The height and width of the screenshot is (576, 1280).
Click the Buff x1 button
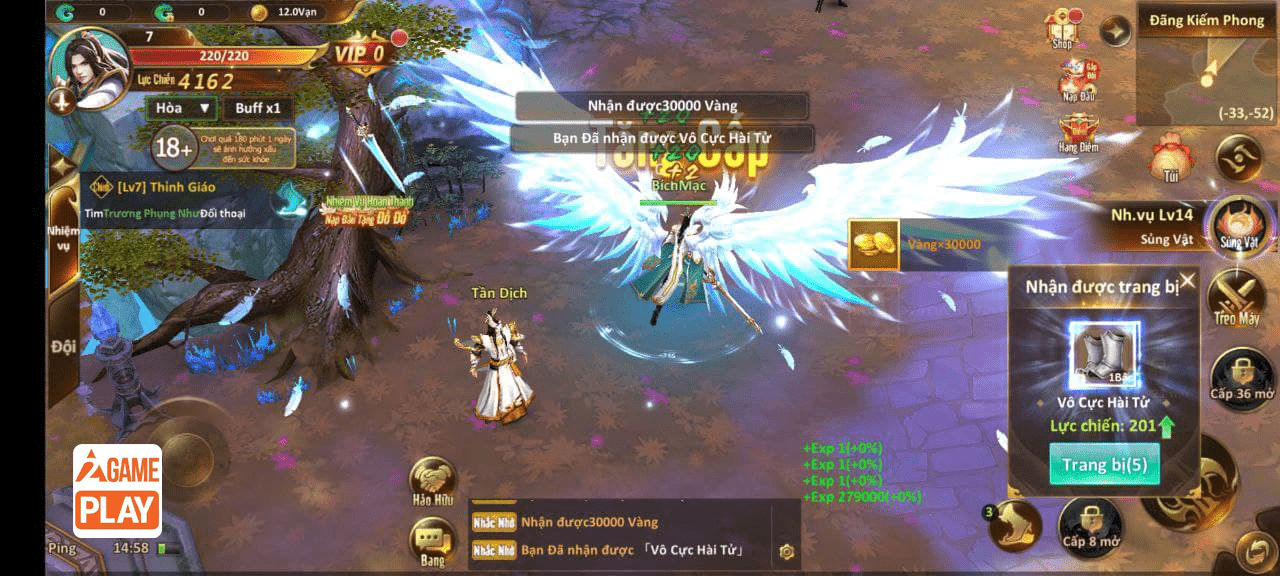[258, 108]
